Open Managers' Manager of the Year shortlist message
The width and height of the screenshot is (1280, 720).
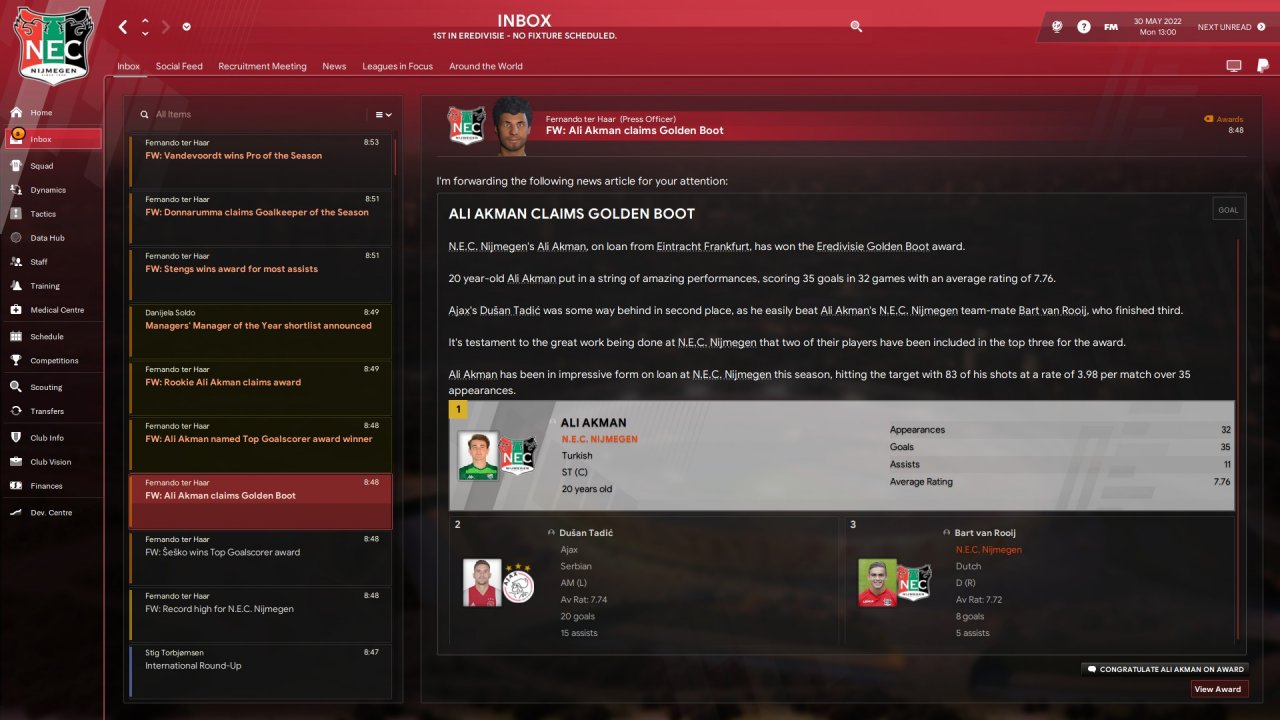[260, 326]
